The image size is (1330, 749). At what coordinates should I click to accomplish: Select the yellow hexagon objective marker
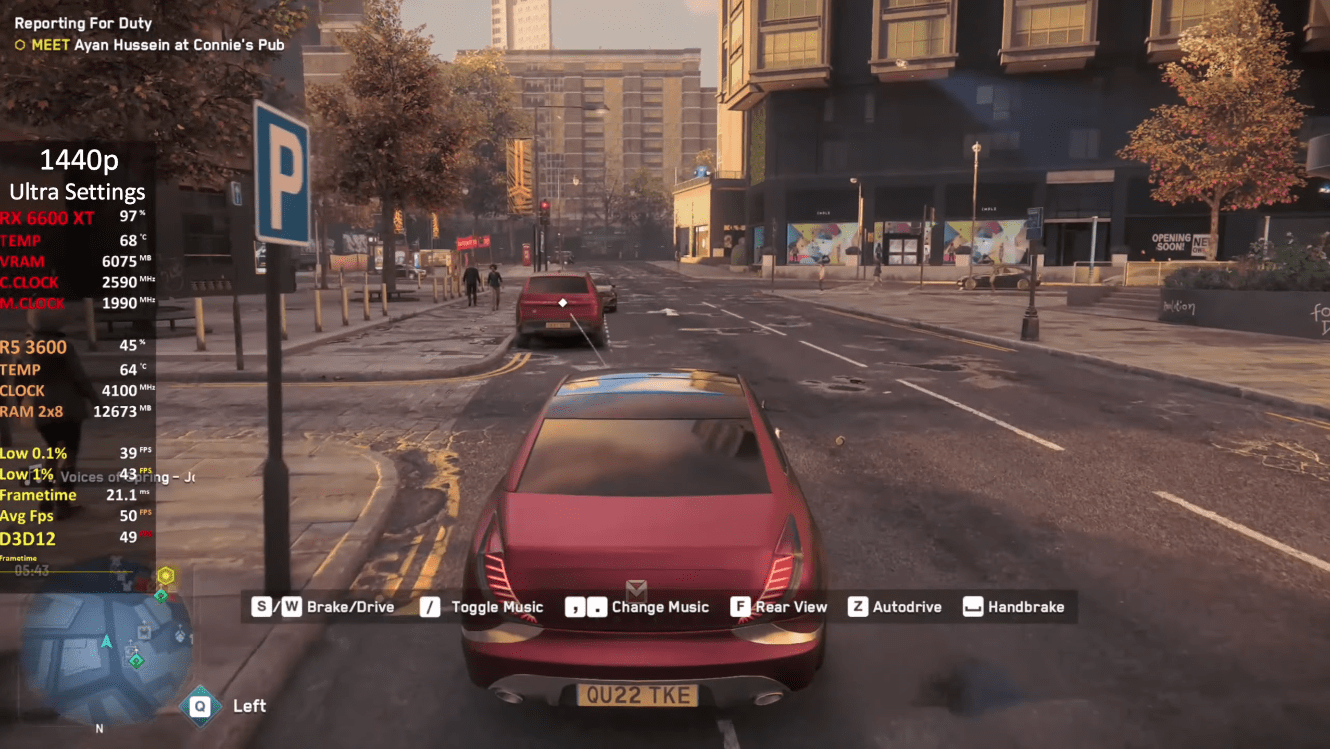click(x=165, y=575)
